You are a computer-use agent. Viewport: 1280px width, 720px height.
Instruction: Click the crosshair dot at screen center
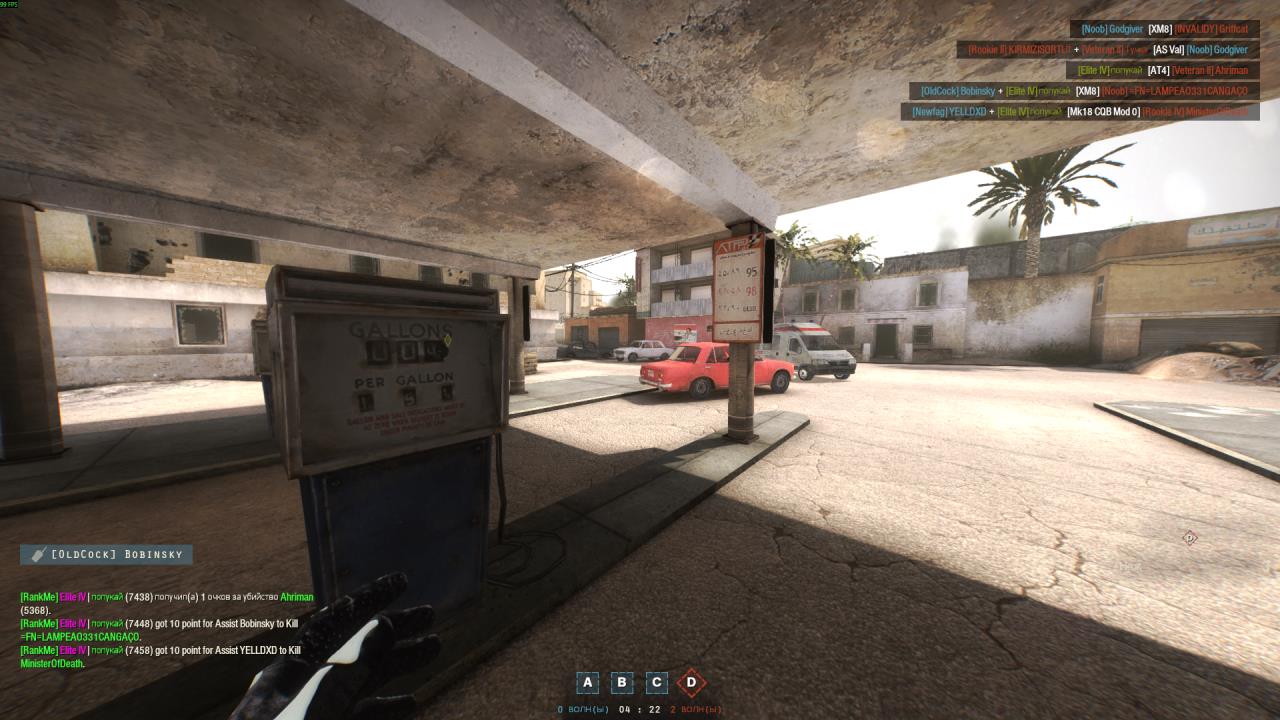[640, 360]
